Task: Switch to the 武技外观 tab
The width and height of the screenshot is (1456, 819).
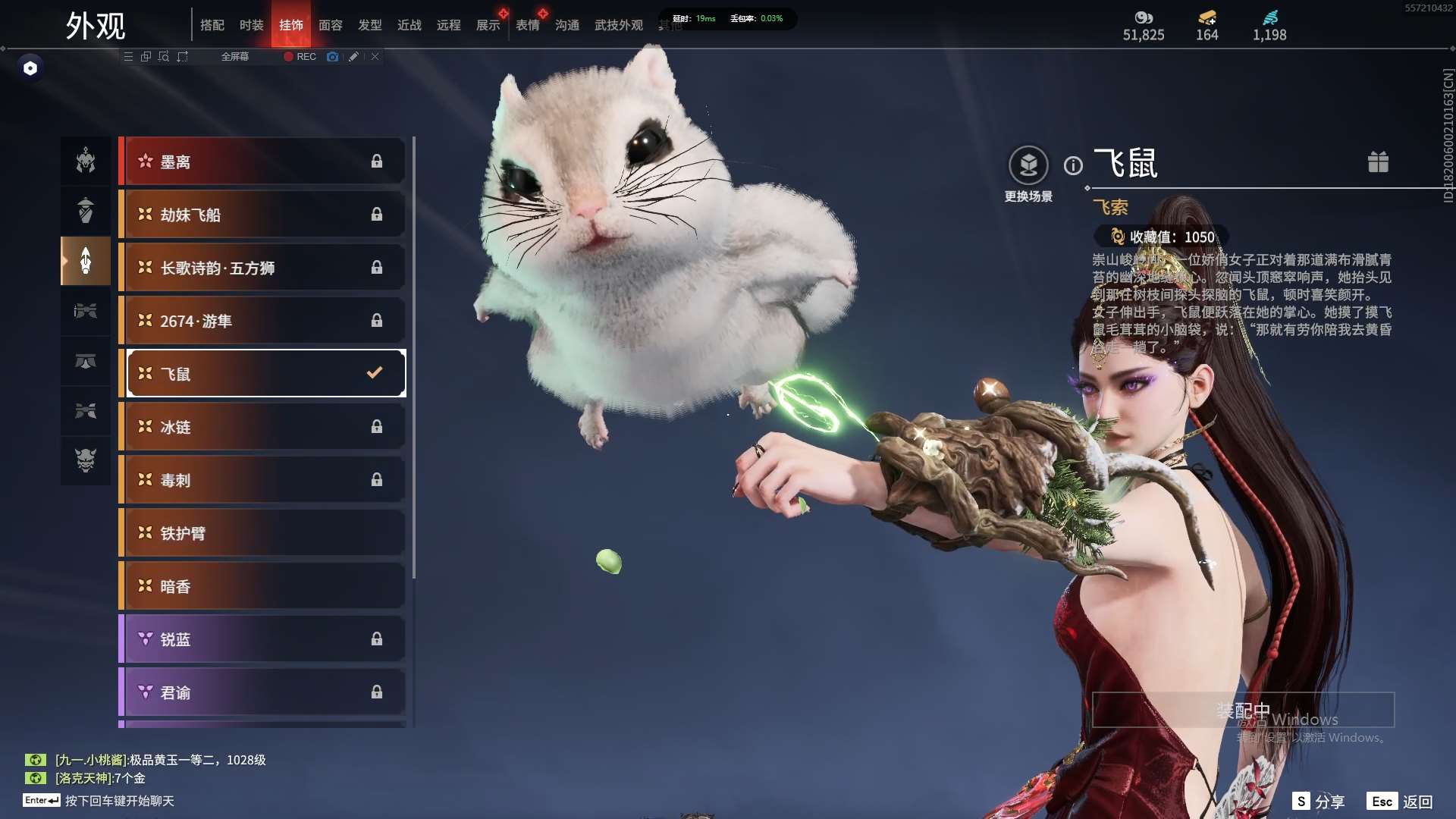Action: pyautogui.click(x=618, y=25)
